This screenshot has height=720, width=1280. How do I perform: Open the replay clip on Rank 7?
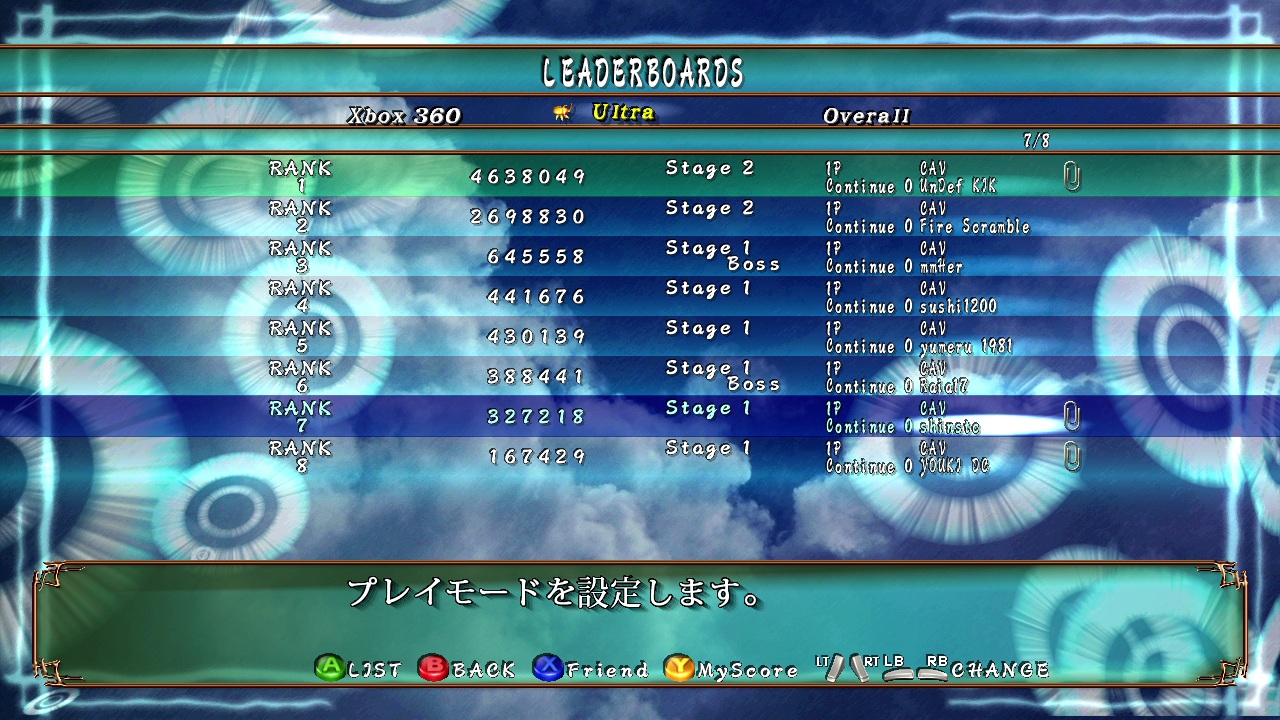(1071, 417)
